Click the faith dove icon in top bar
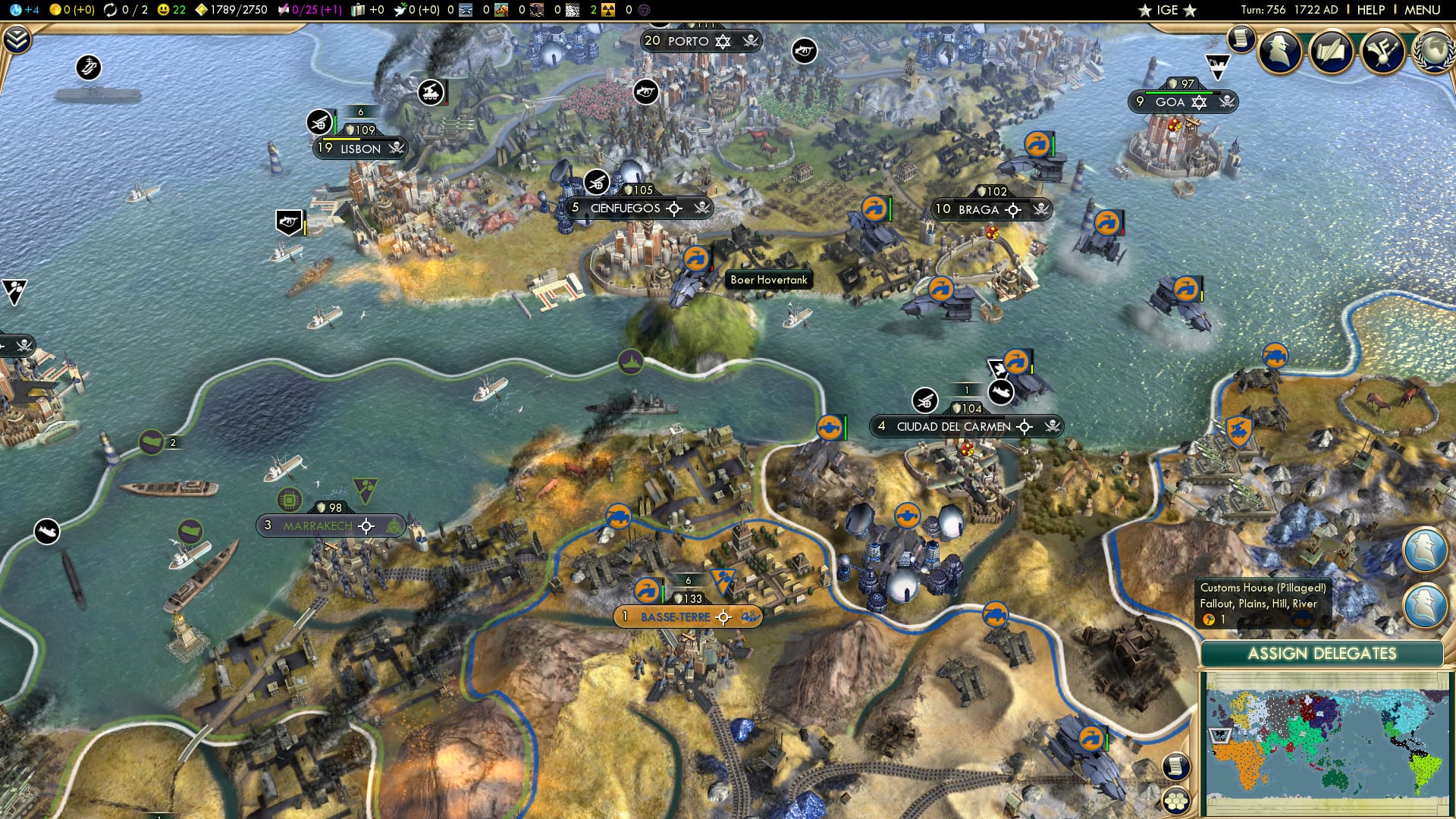The width and height of the screenshot is (1456, 819). click(400, 11)
